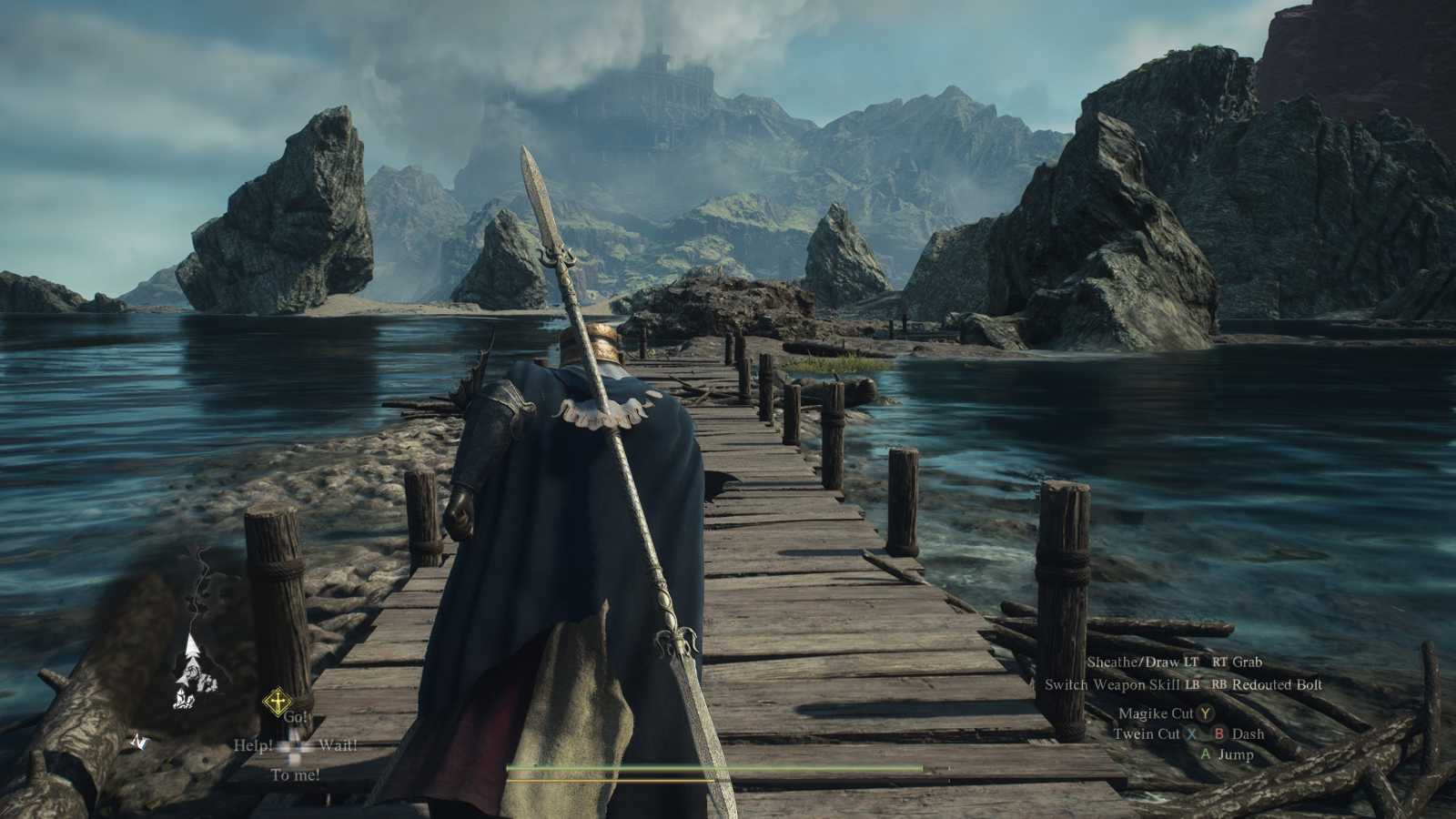Select the To me! pawn command

(x=294, y=773)
